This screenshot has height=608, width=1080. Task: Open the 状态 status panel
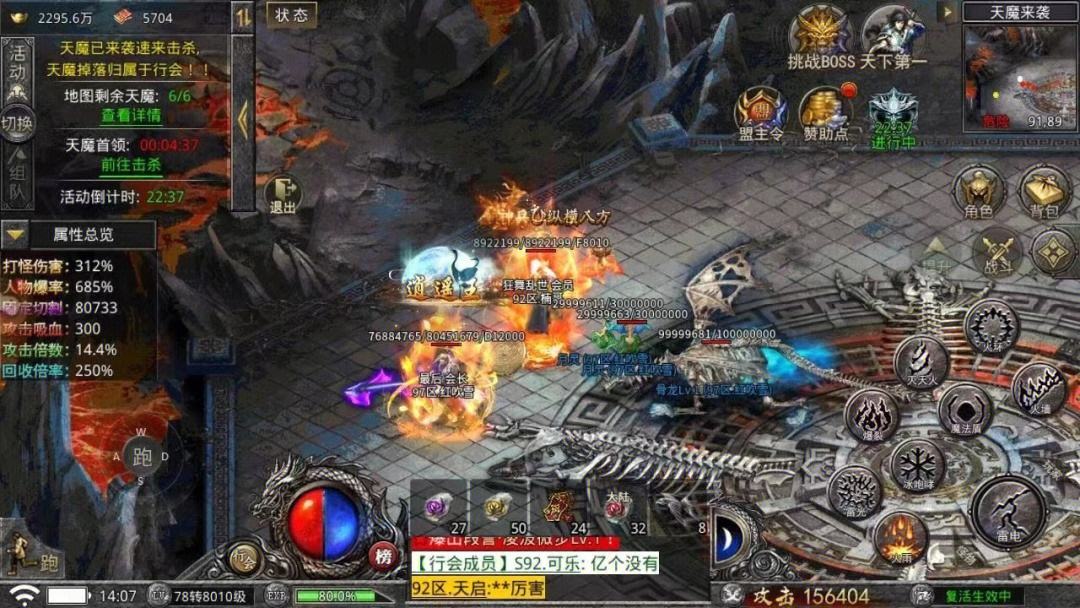click(291, 15)
